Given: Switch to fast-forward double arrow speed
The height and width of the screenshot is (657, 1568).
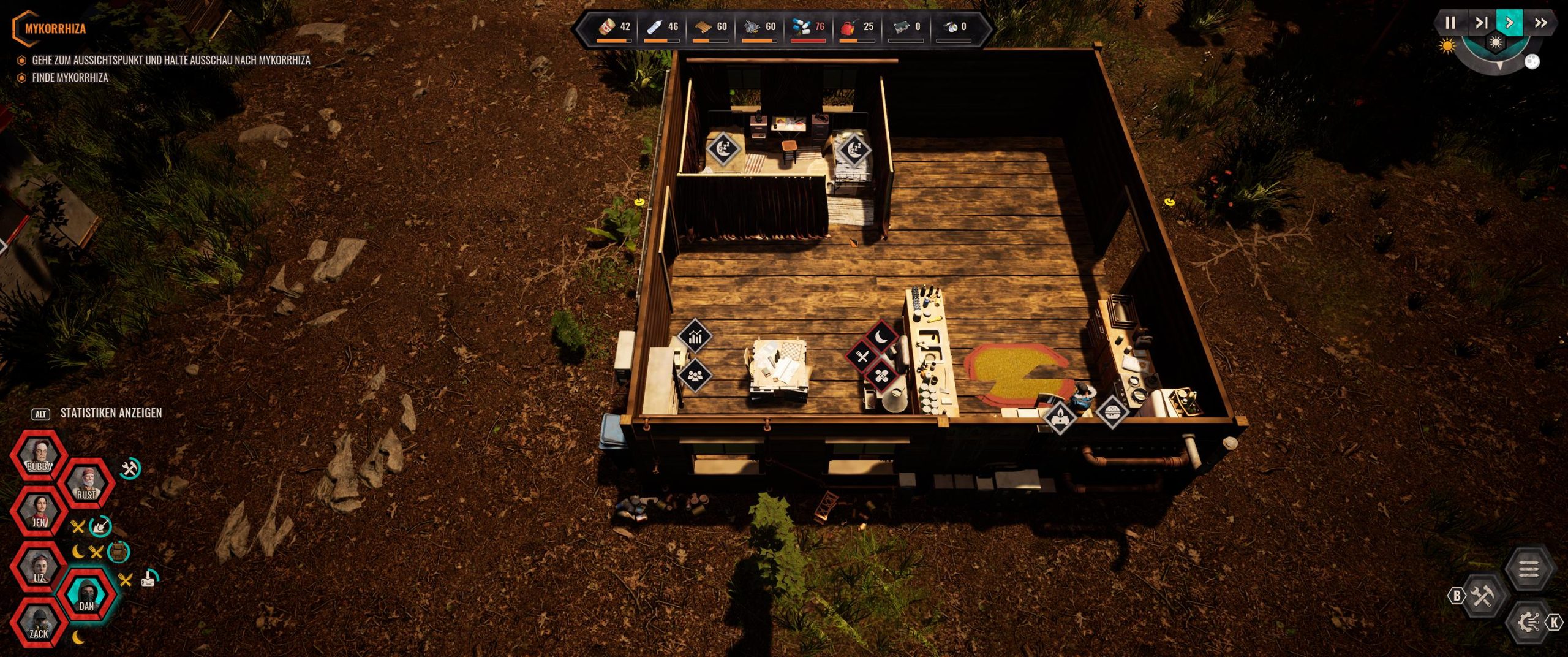Looking at the screenshot, I should pos(1540,23).
